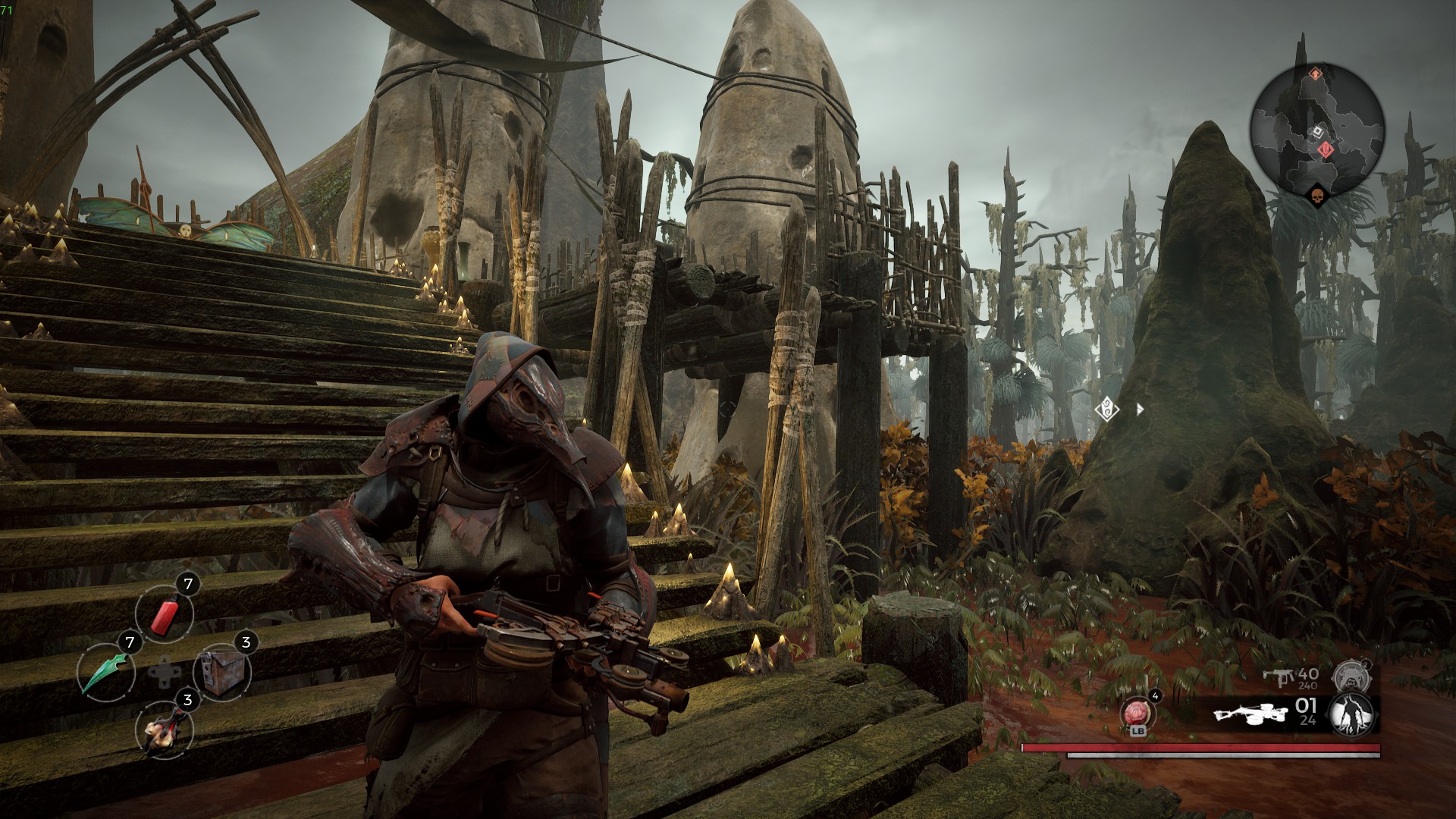
Task: Click the arrow diamond marker atop minimap
Action: [1316, 74]
